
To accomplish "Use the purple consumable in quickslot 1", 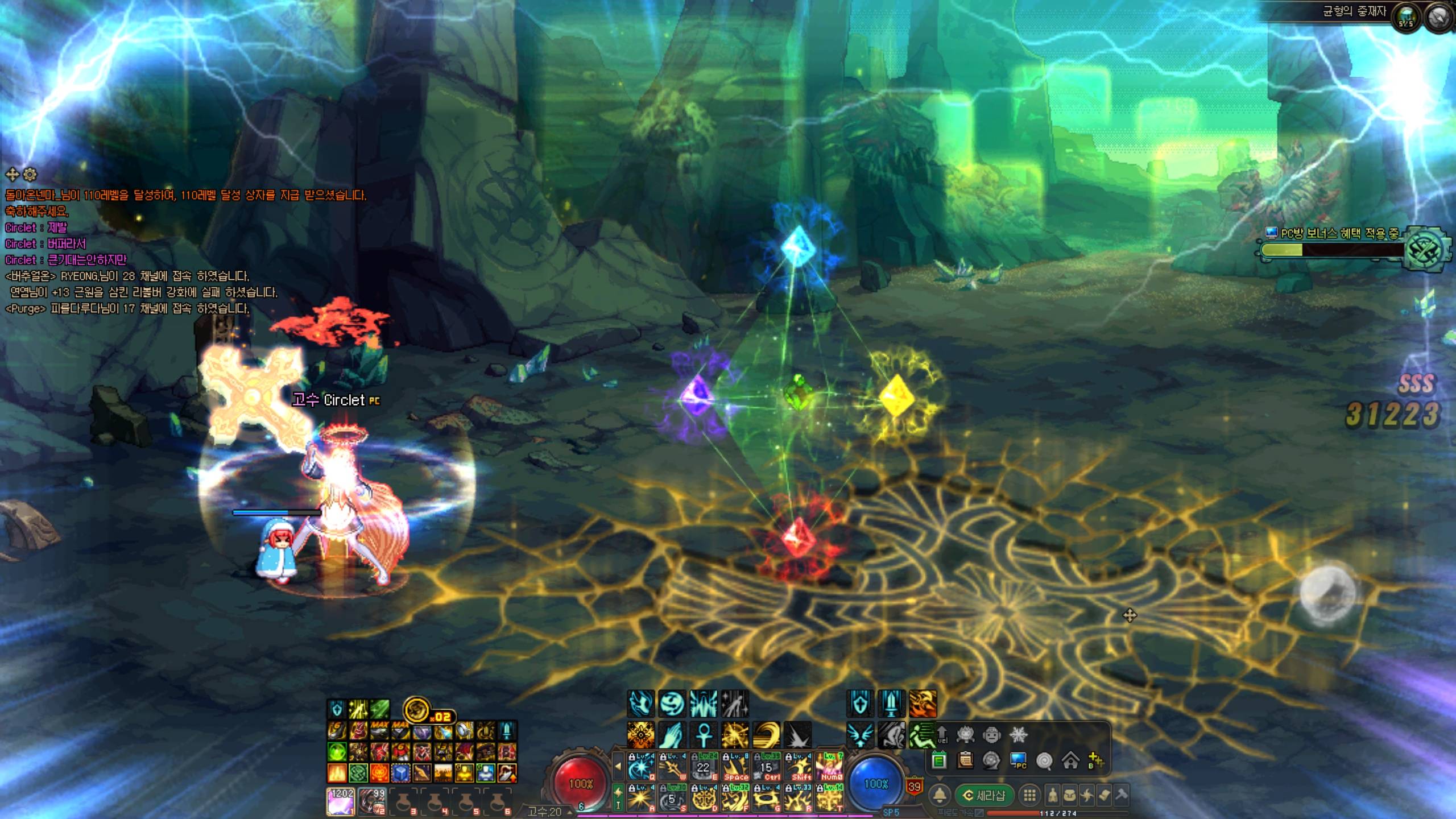I will tap(341, 801).
